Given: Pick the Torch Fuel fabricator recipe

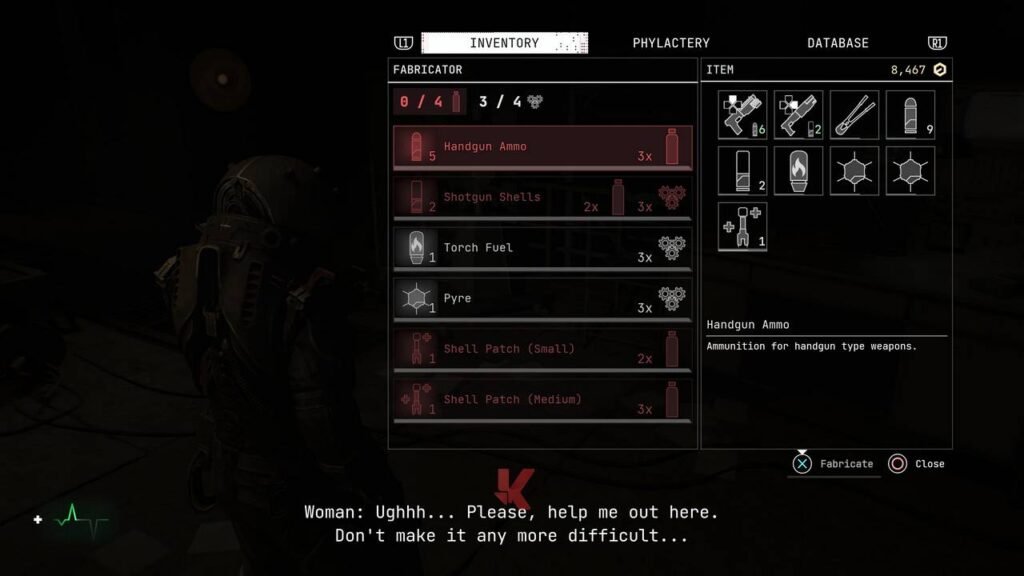Looking at the screenshot, I should point(542,248).
